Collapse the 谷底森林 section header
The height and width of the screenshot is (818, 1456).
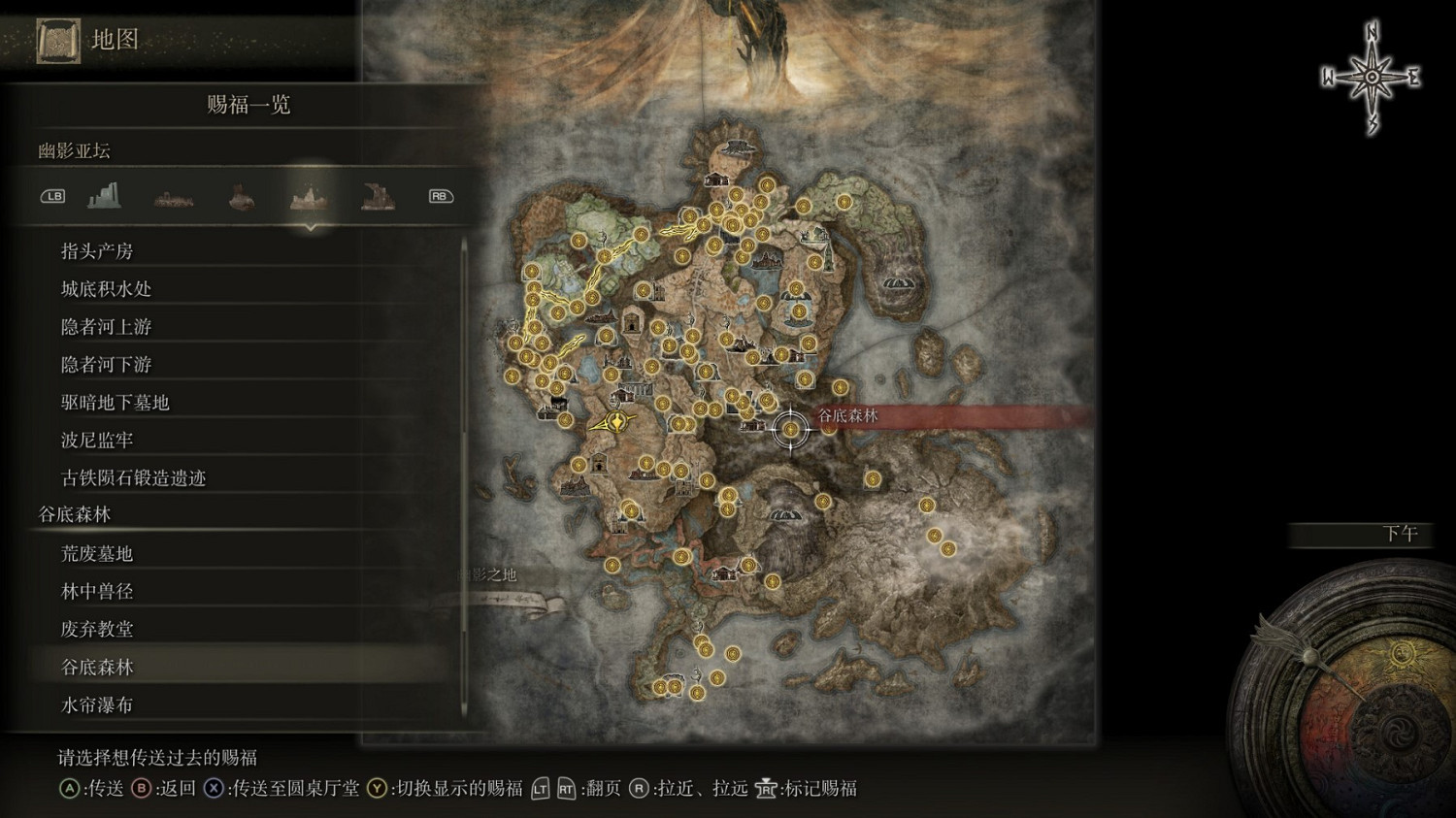pyautogui.click(x=72, y=513)
